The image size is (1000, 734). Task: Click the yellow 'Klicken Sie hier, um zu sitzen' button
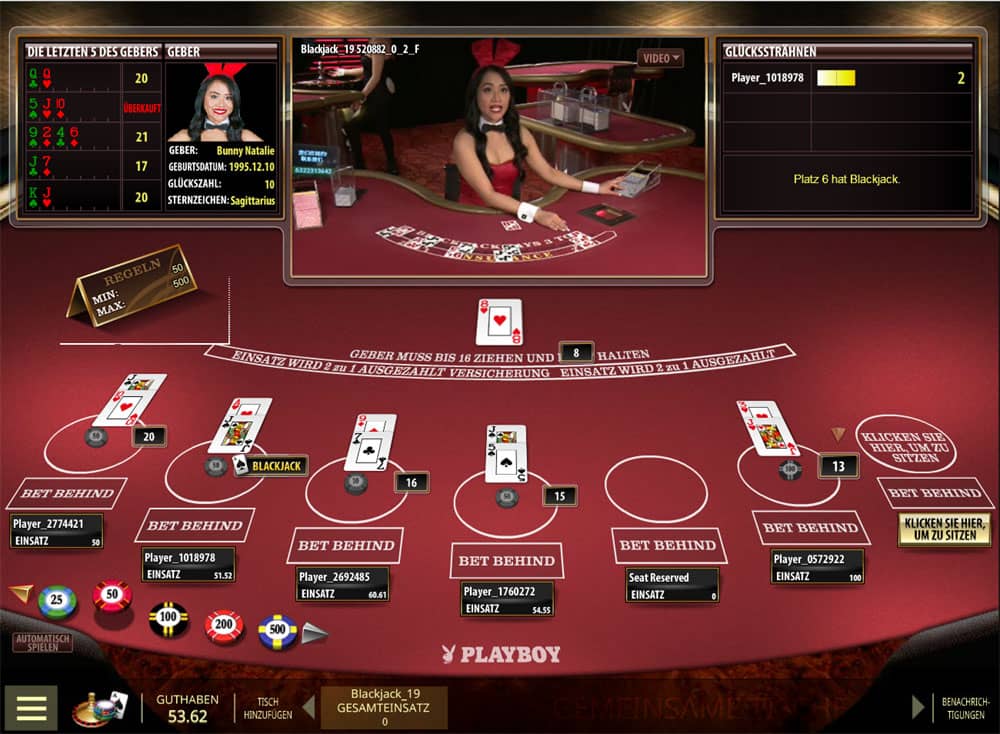944,528
